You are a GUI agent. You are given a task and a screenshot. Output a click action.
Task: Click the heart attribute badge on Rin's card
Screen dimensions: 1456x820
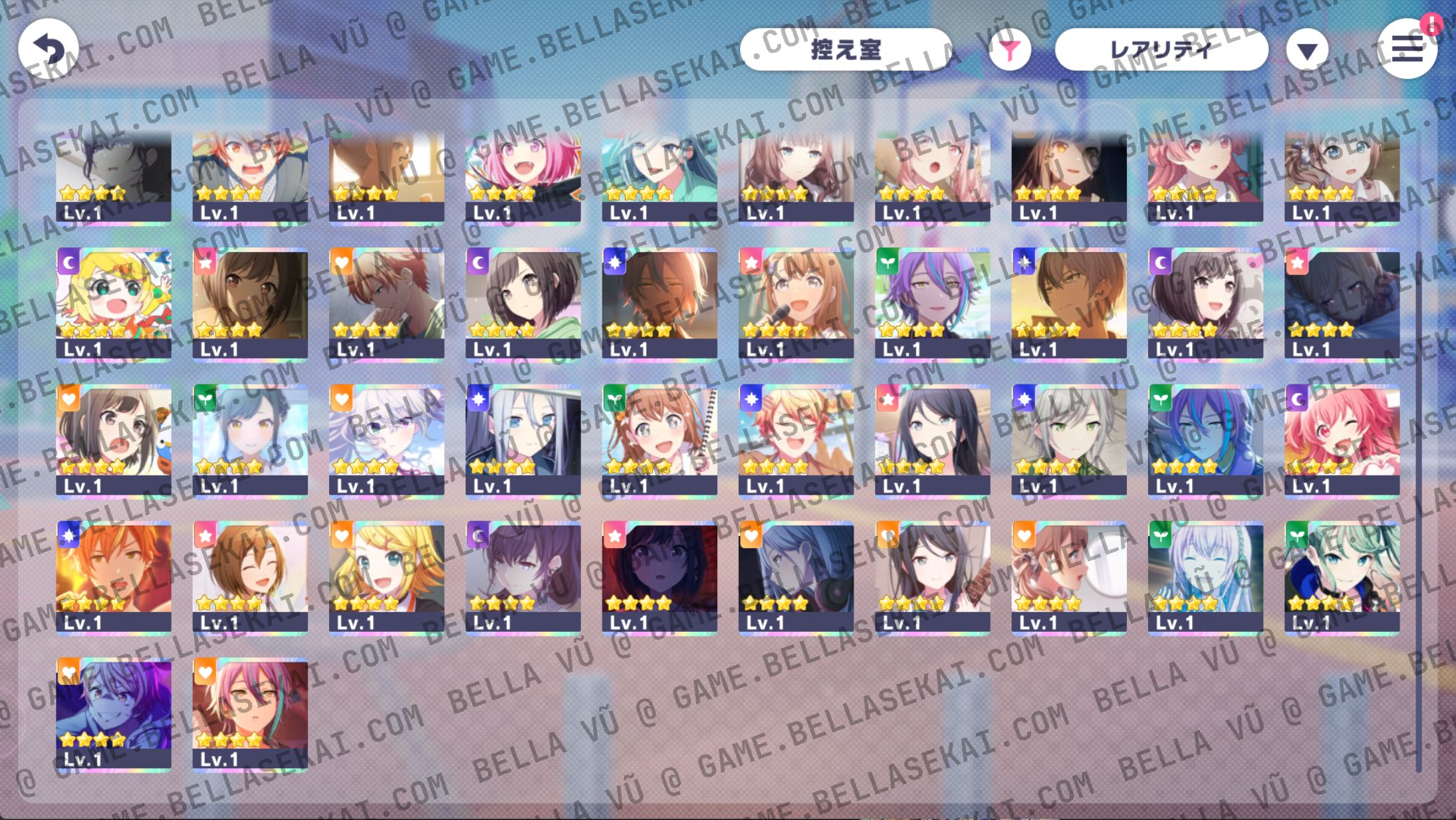(341, 535)
